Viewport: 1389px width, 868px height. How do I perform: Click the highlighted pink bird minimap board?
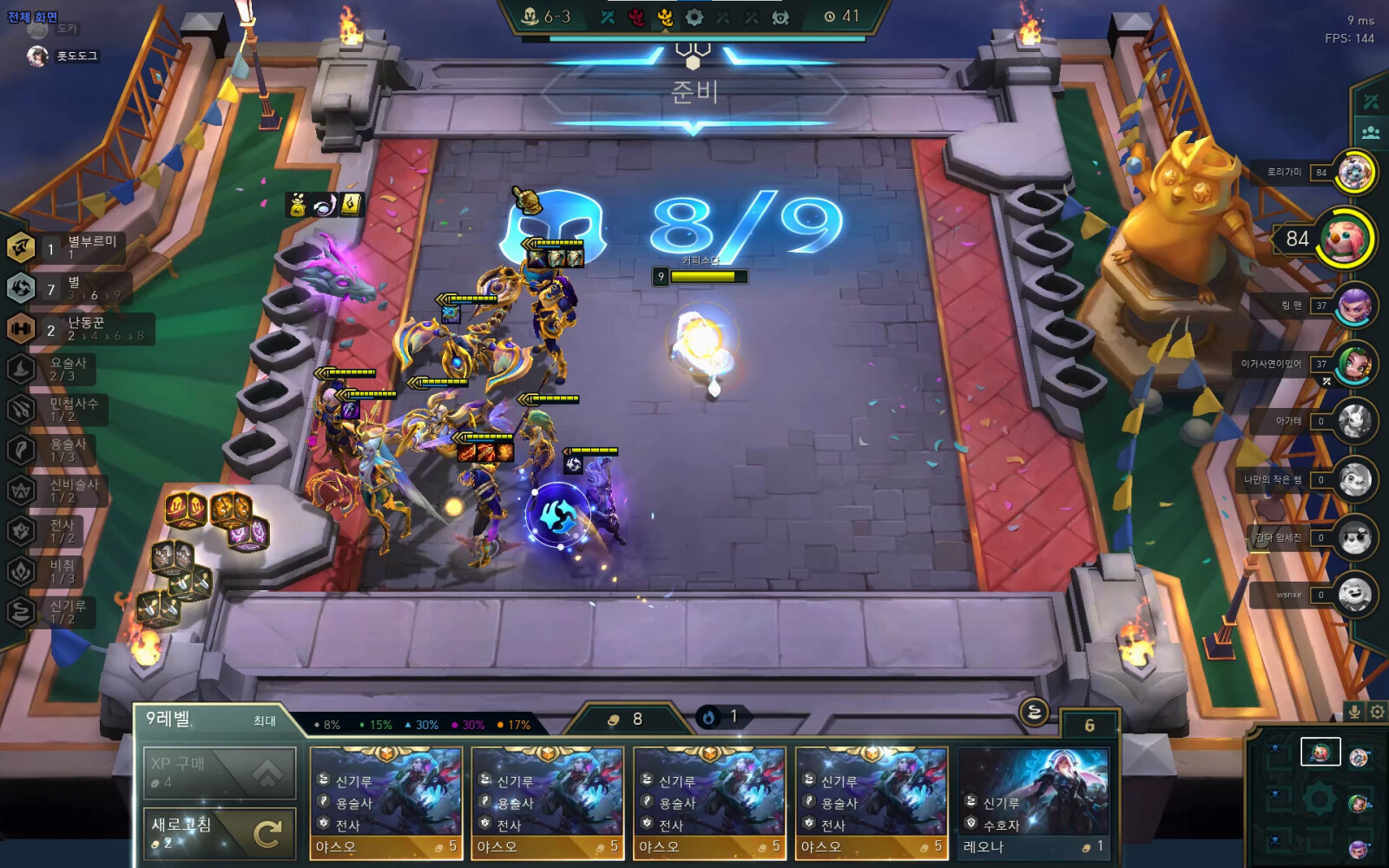(x=1320, y=752)
